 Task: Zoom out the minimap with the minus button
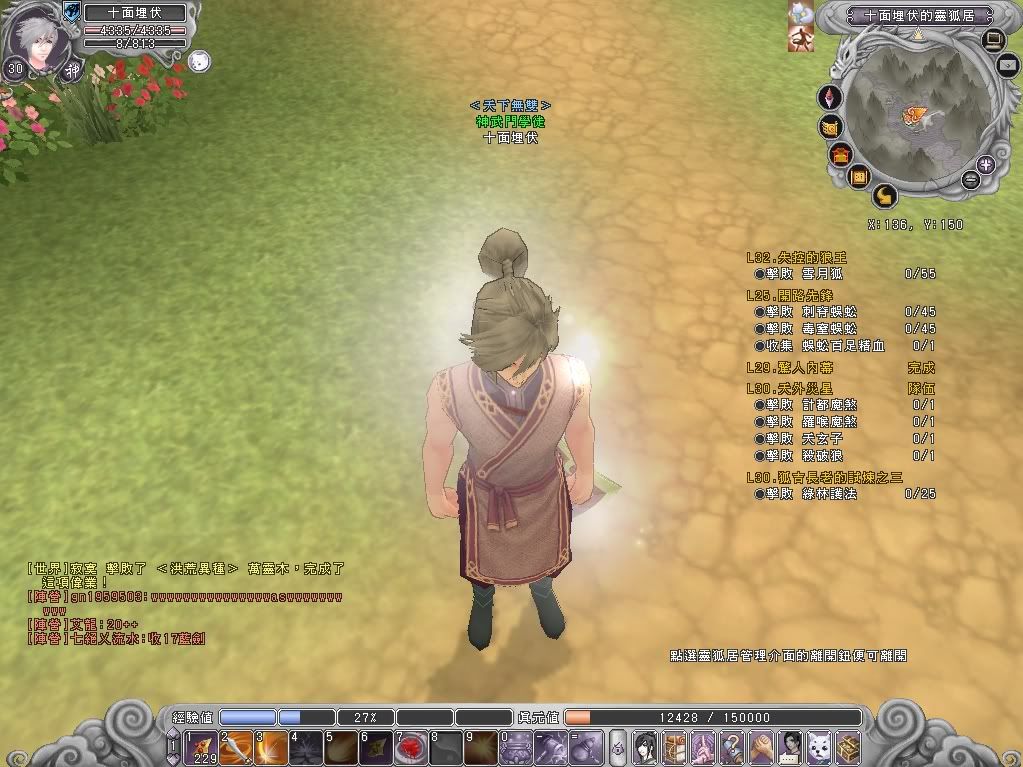coord(969,180)
